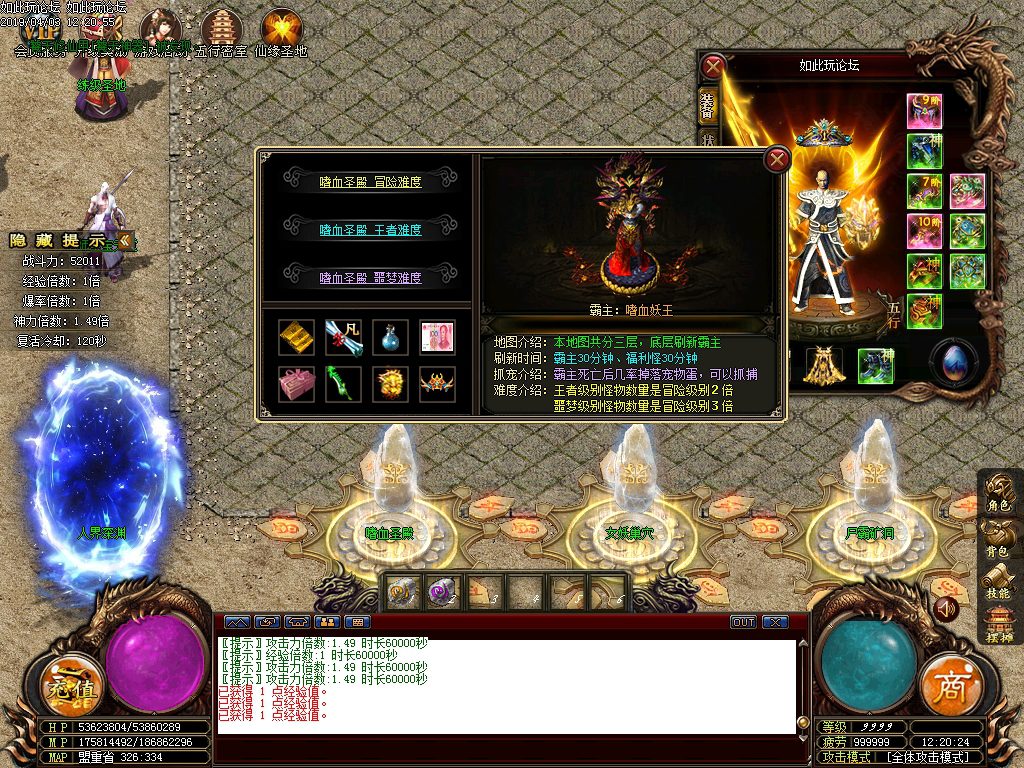This screenshot has height=768, width=1024.
Task: Pick 嗜血圣殿 噩梦难度 difficulty entry
Action: pyautogui.click(x=370, y=278)
